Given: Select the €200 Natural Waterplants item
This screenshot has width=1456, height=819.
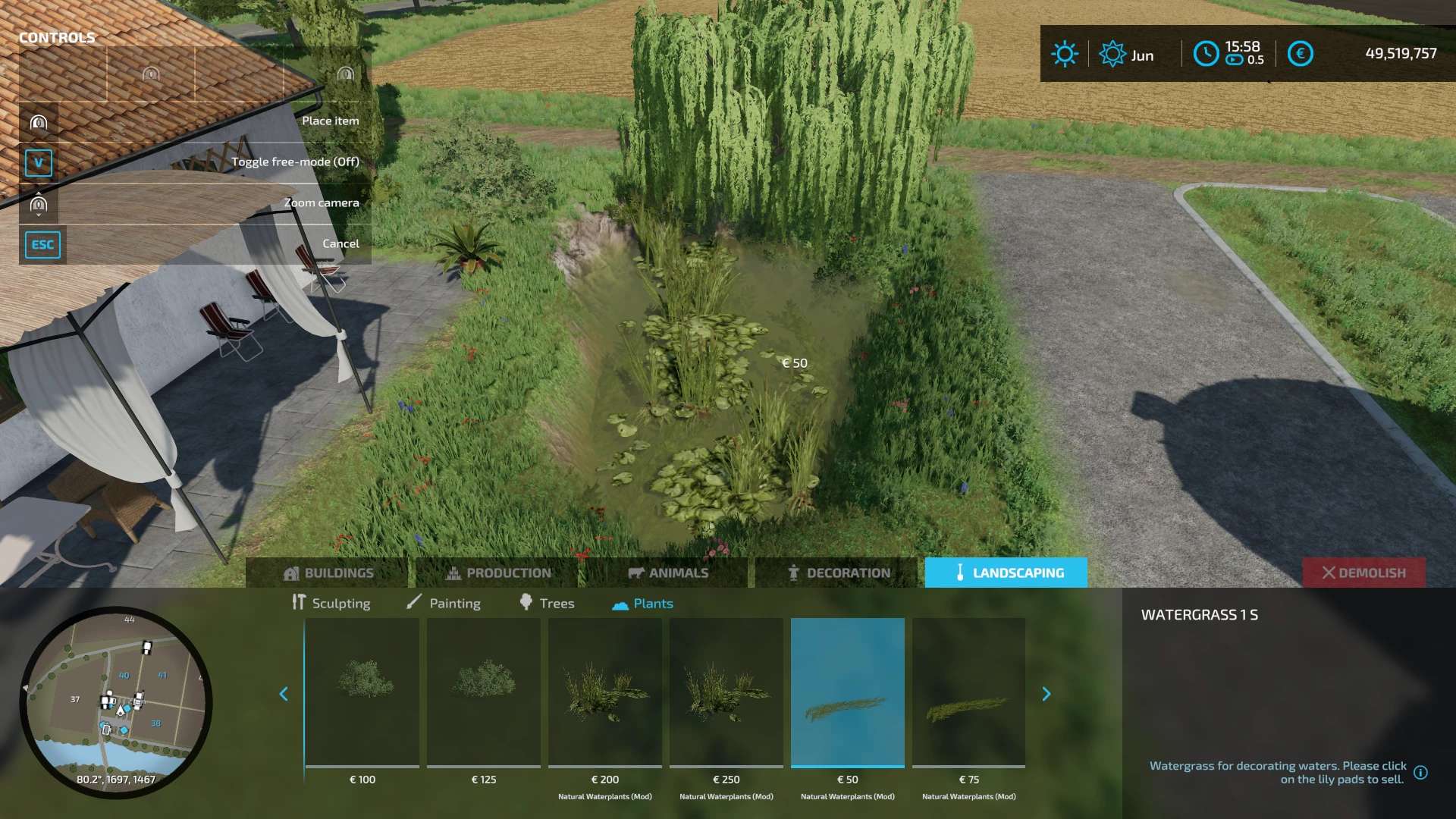Looking at the screenshot, I should (x=605, y=692).
